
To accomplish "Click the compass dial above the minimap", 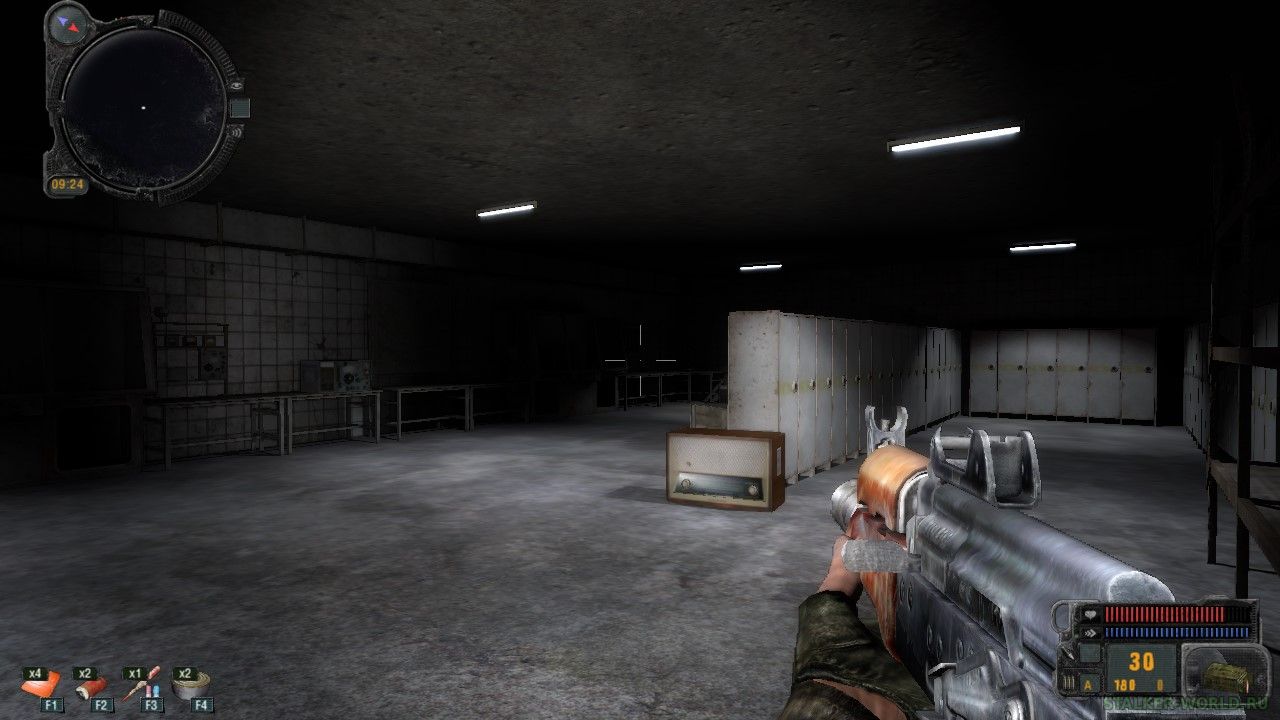I will (x=69, y=21).
